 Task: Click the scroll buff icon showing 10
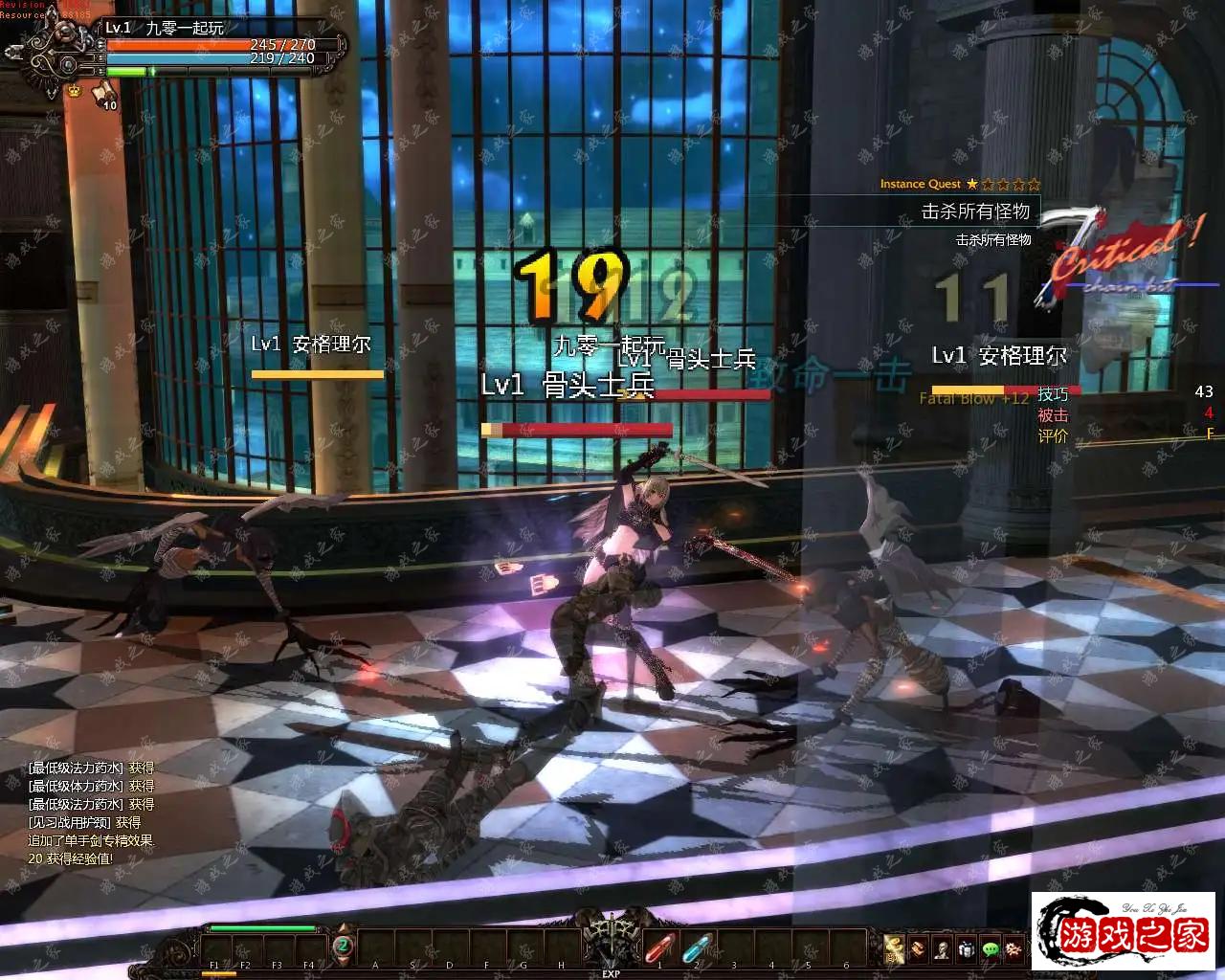[103, 94]
